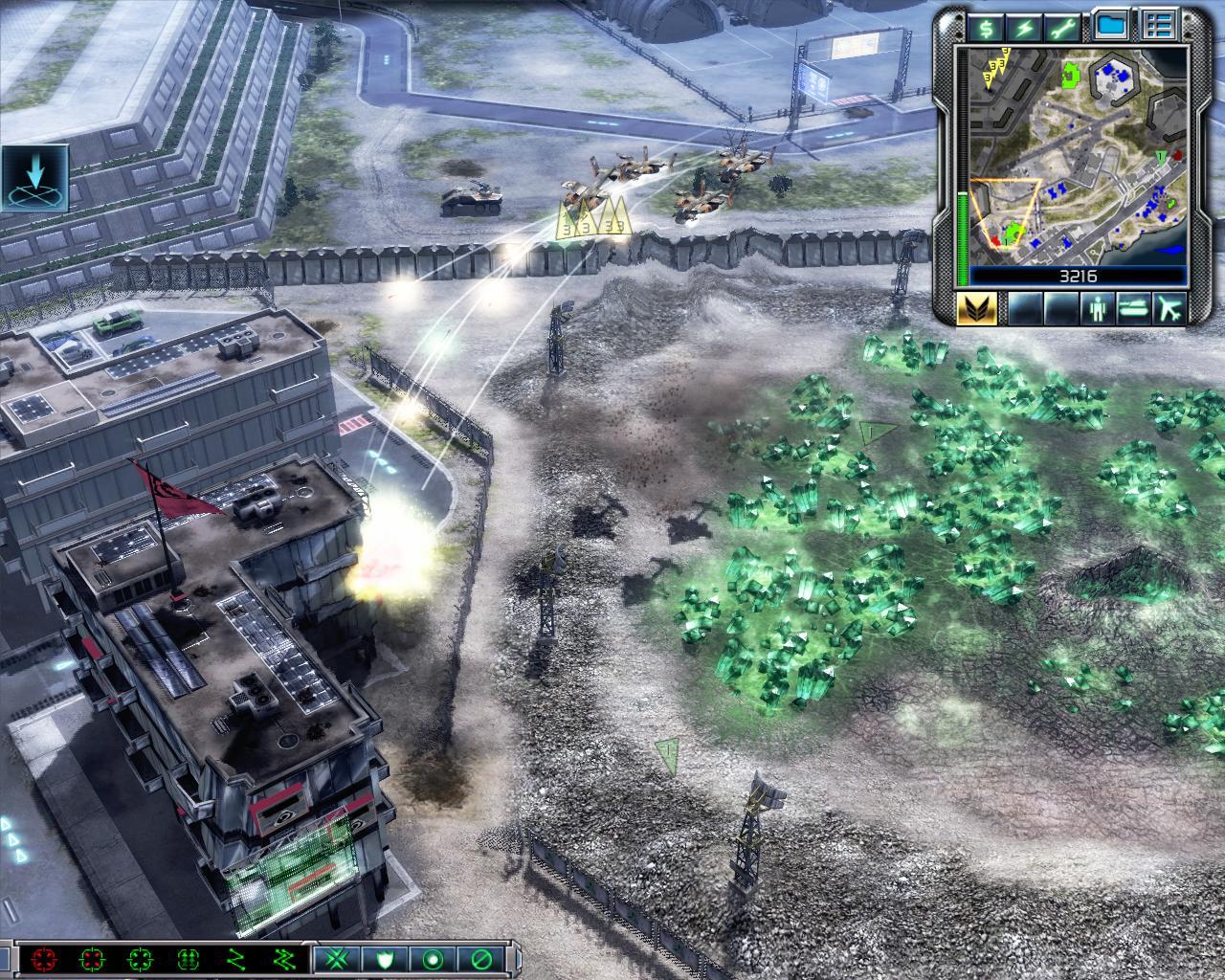The image size is (1225, 980).
Task: Choose the stop circle-slash command
Action: click(481, 959)
